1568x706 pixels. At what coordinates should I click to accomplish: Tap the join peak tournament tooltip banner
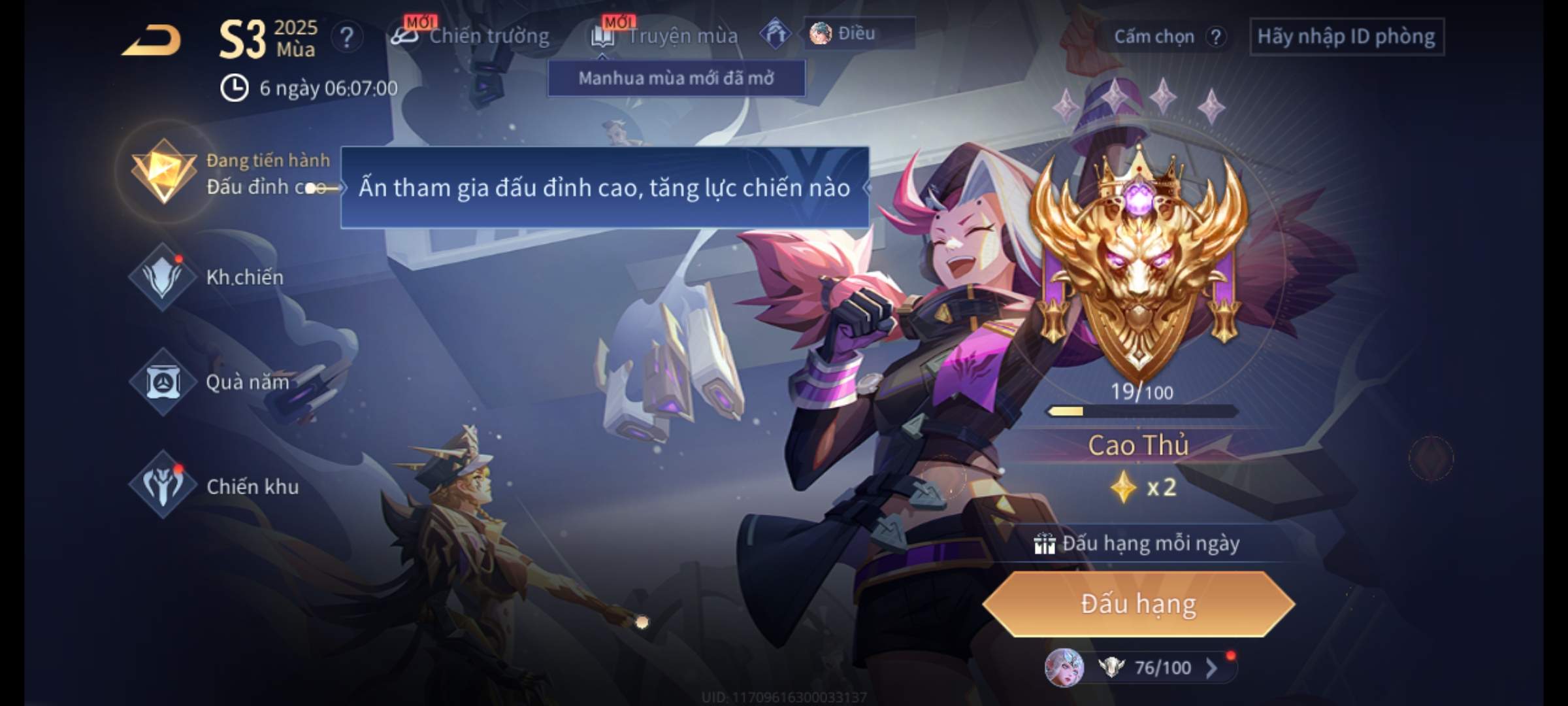pyautogui.click(x=604, y=188)
